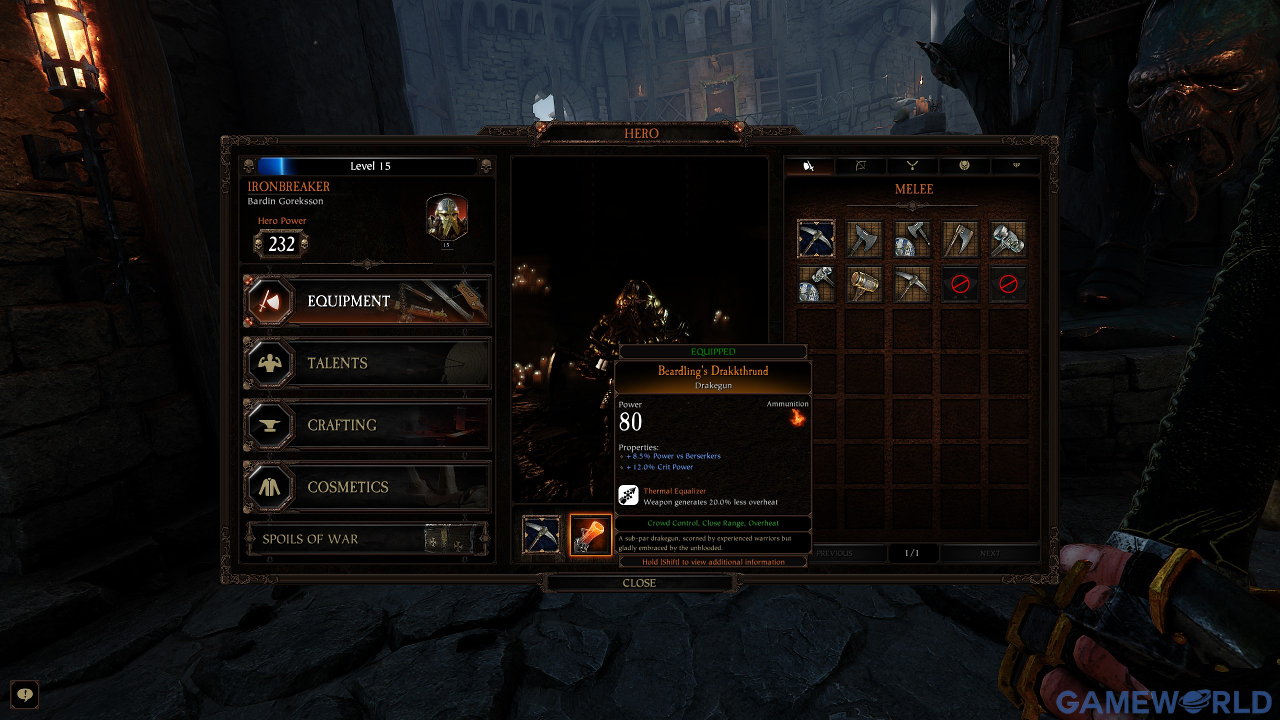Open Spoils of War
The image size is (1280, 720).
coord(366,539)
